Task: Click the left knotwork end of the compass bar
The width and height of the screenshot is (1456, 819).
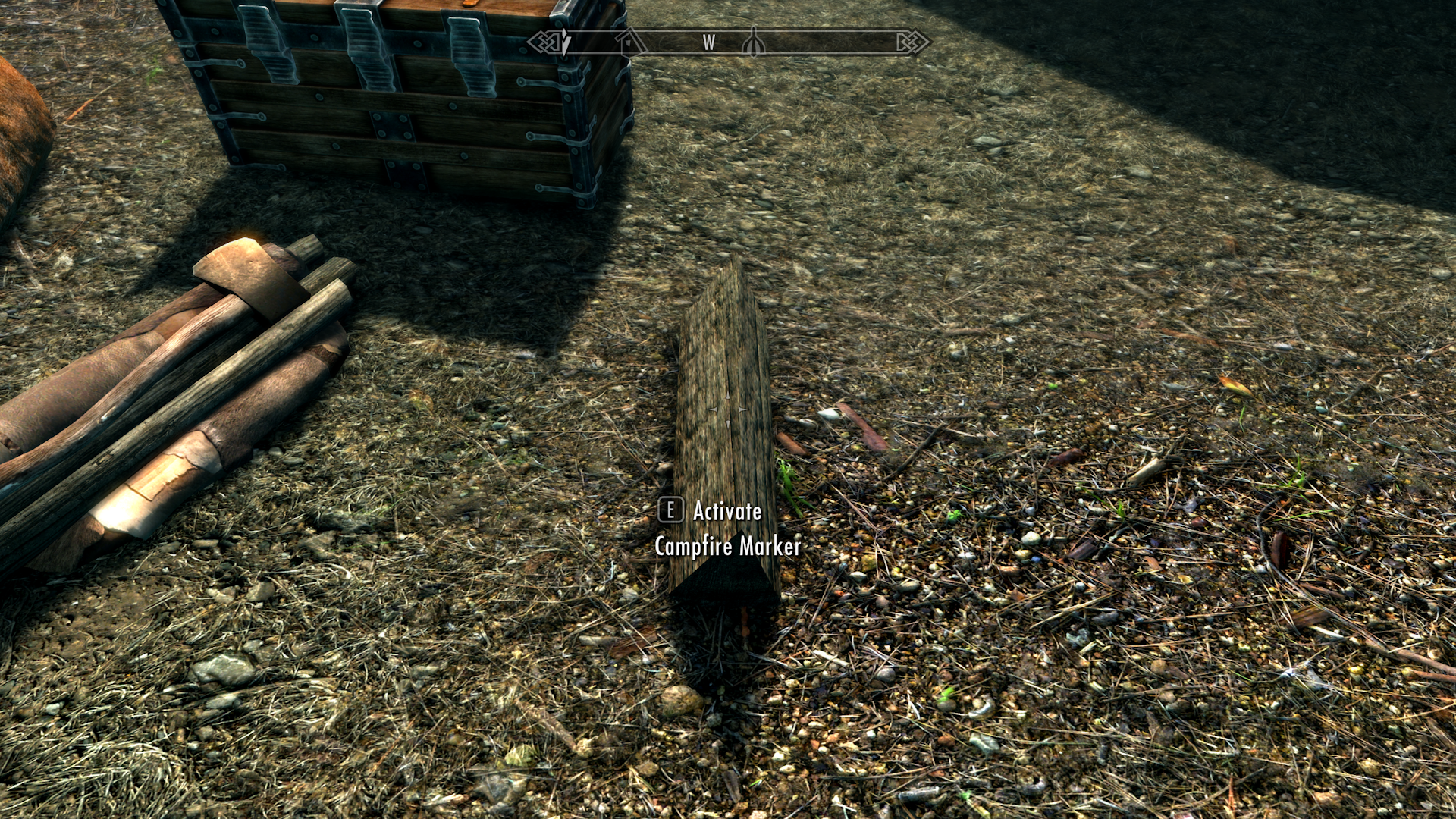Action: click(542, 42)
